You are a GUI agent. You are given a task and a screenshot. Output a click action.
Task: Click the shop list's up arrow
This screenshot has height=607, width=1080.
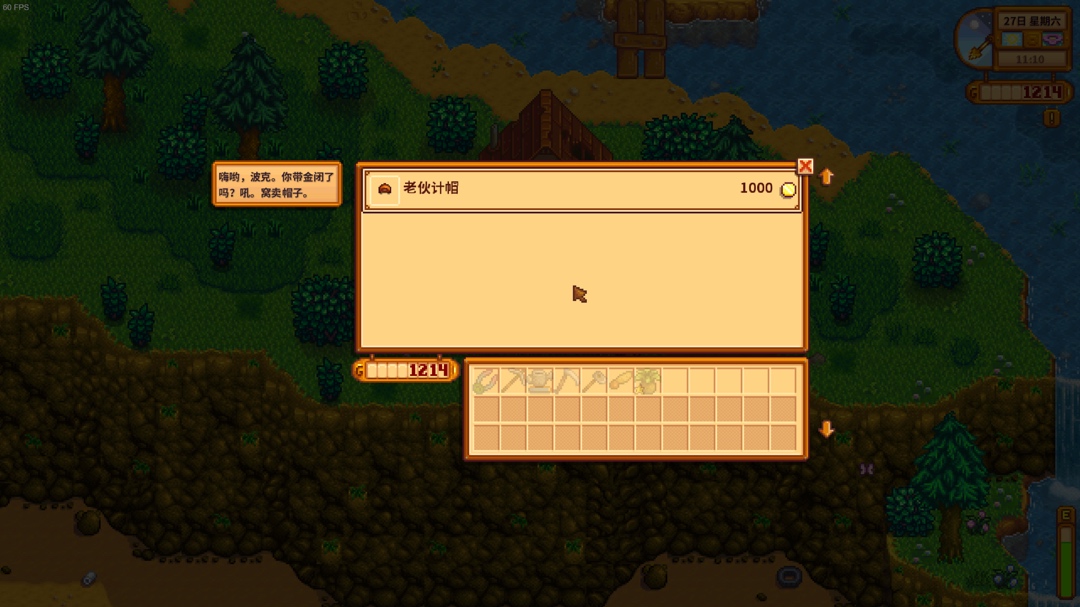(826, 177)
